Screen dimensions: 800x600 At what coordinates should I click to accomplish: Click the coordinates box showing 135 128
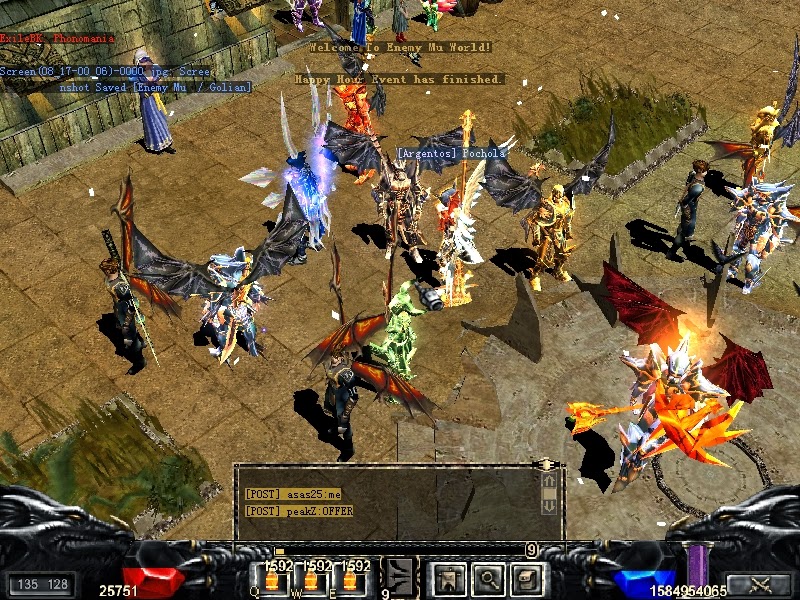click(x=42, y=584)
